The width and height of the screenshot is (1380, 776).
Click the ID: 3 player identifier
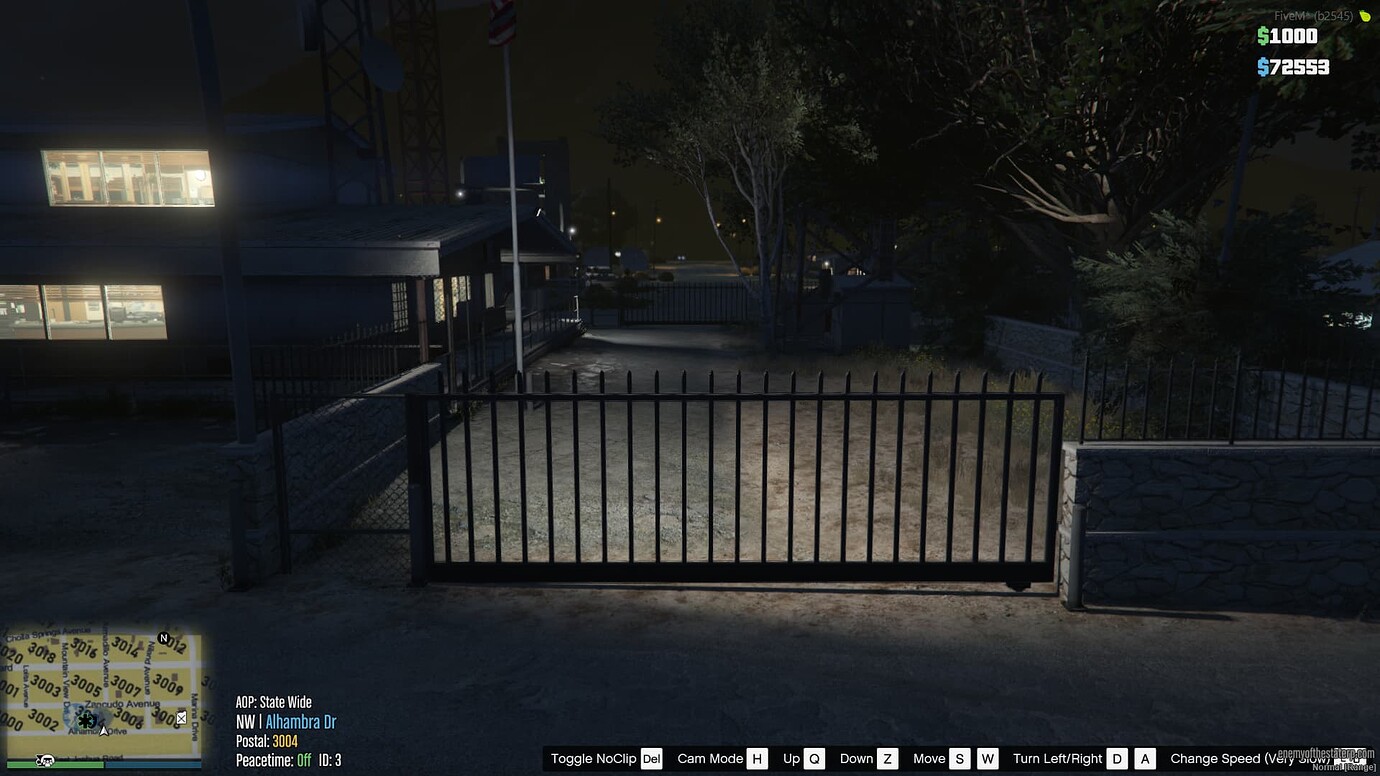331,760
